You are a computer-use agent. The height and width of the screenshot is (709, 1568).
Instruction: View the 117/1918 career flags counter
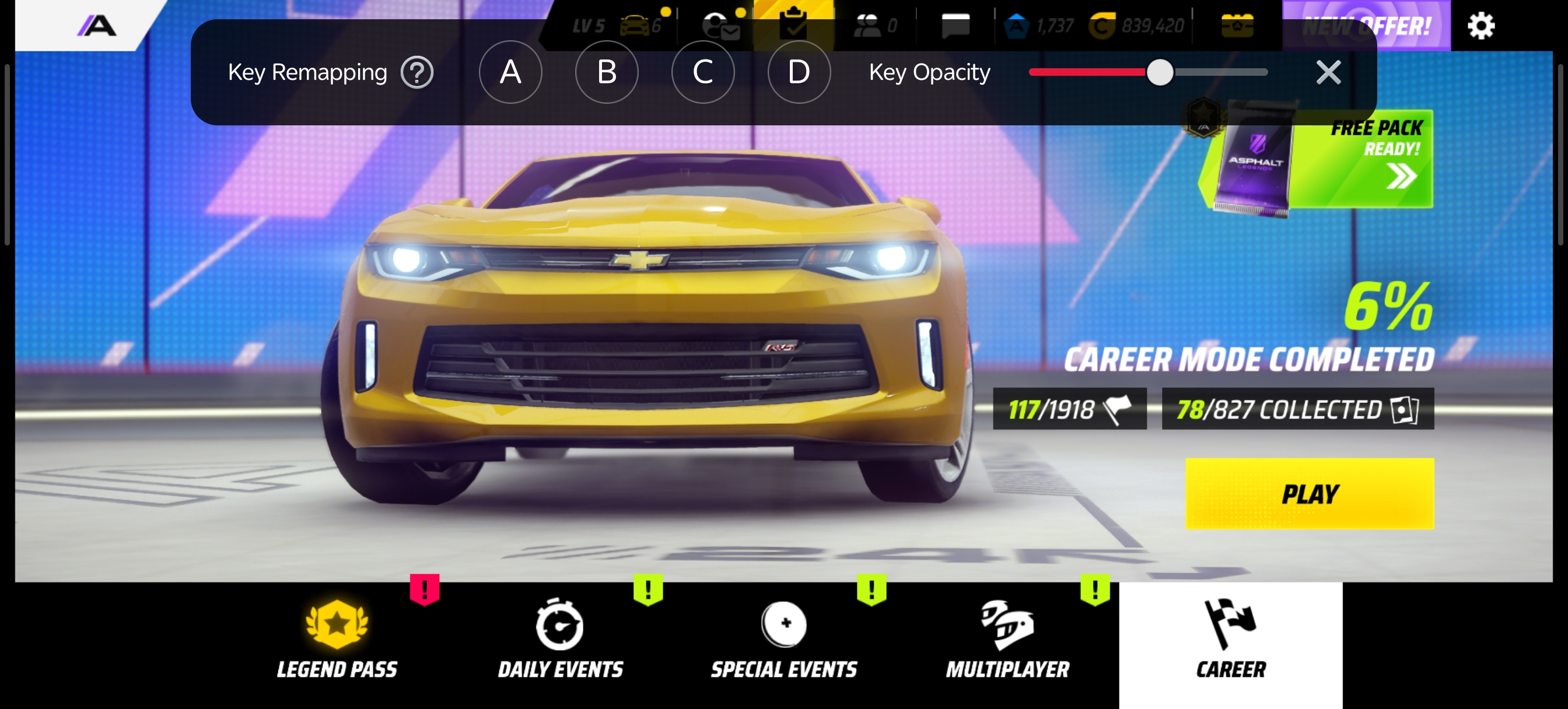pyautogui.click(x=1069, y=409)
